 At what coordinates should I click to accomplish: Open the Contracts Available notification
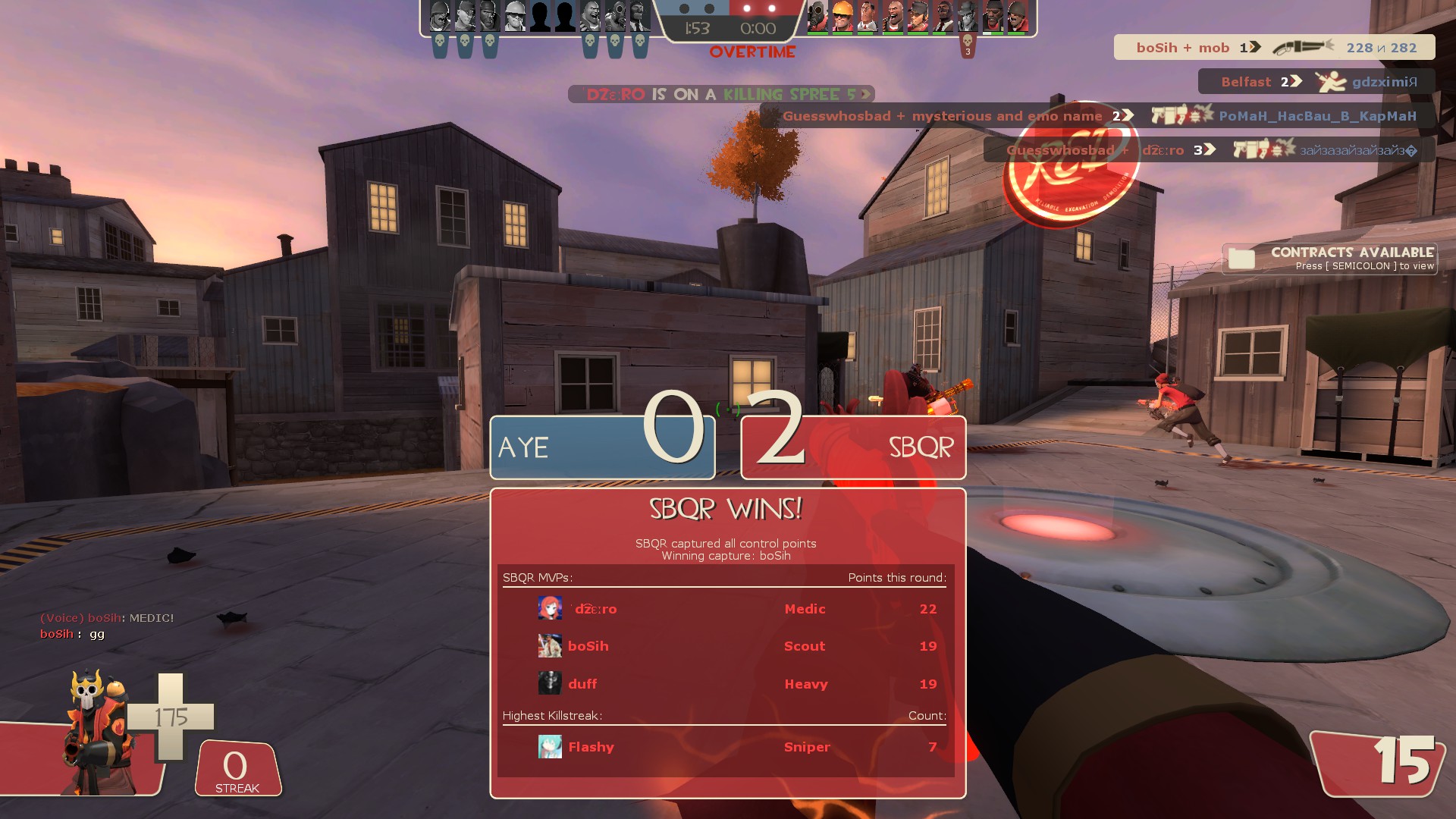coord(1330,259)
